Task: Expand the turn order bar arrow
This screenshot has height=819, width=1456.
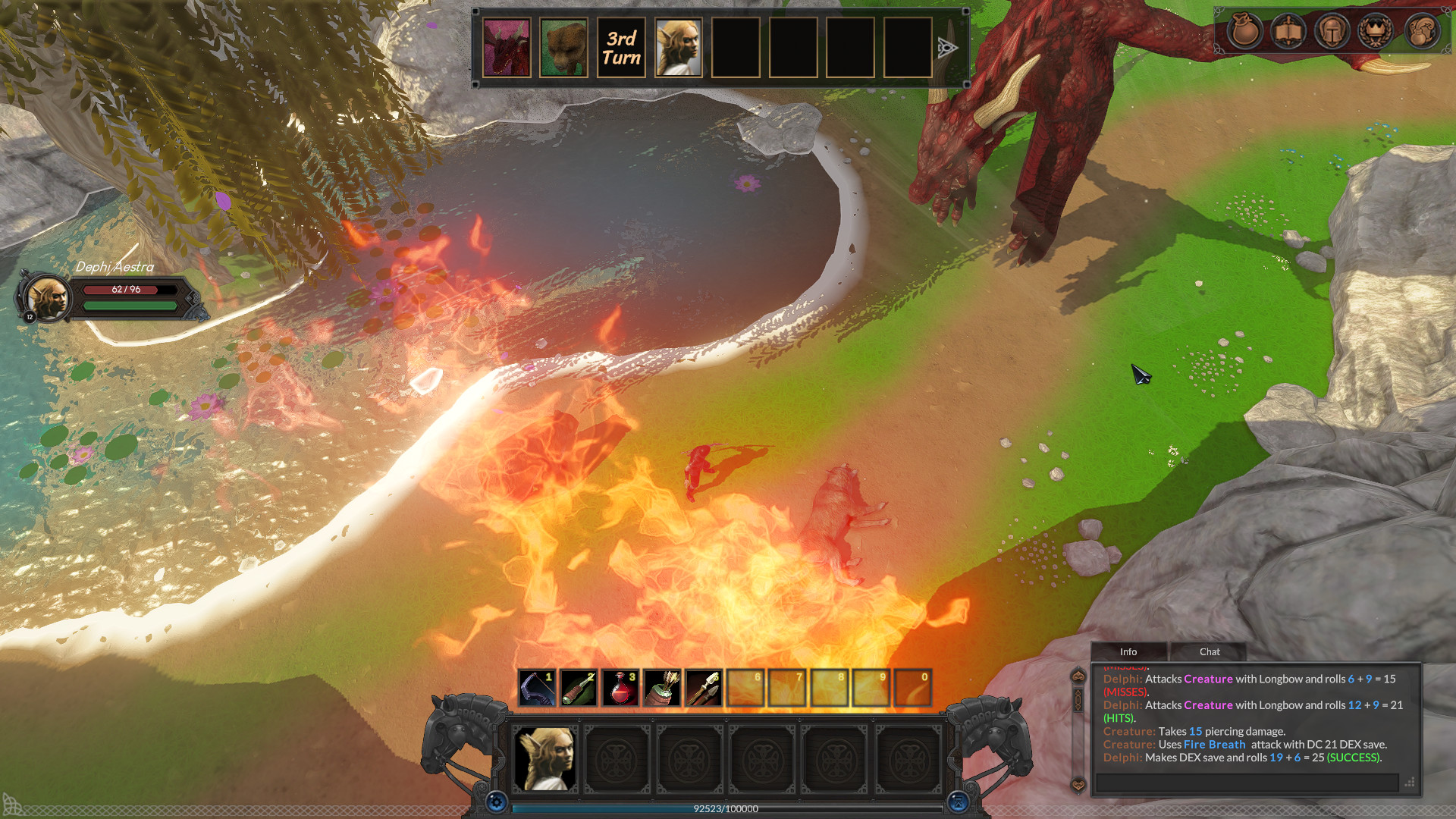Action: [x=949, y=48]
